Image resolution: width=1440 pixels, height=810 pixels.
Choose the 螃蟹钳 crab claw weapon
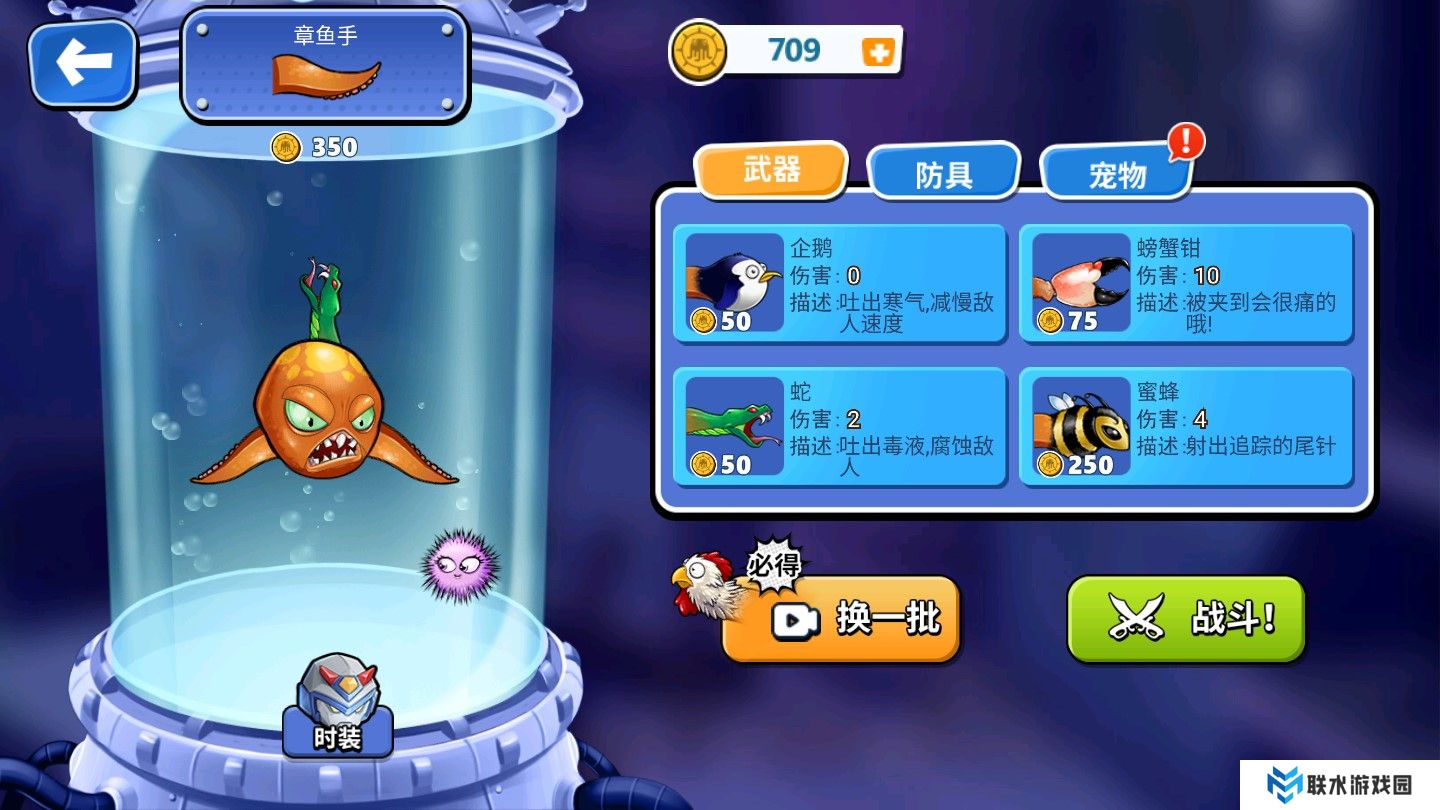tap(1186, 285)
